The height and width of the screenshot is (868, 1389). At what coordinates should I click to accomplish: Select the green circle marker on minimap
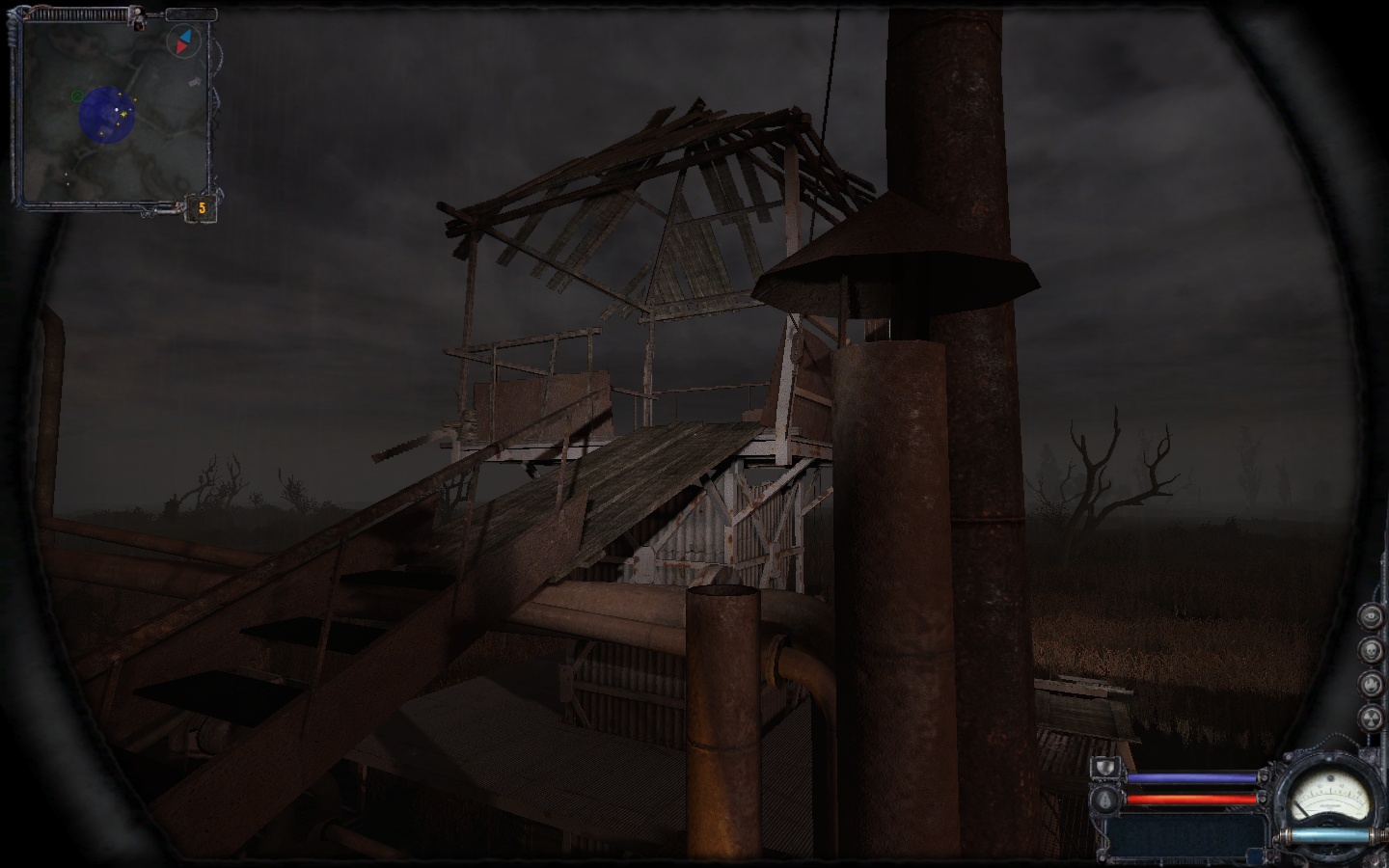[x=76, y=95]
